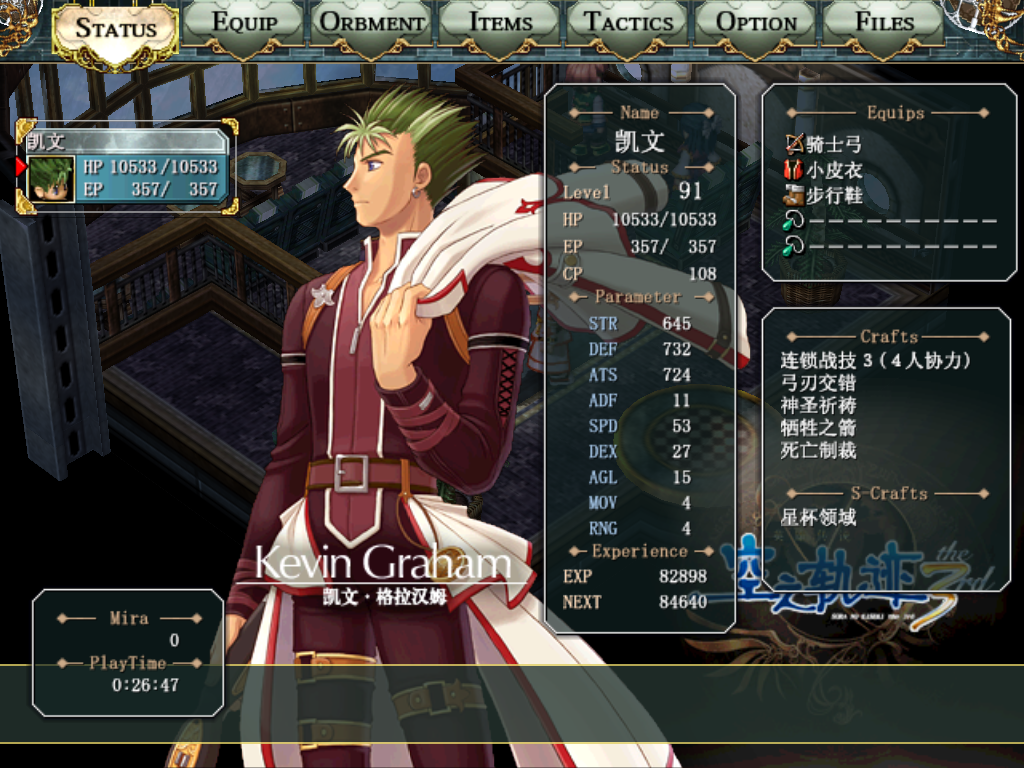Image resolution: width=1024 pixels, height=768 pixels.
Task: Select the Tactics tab
Action: tap(628, 22)
